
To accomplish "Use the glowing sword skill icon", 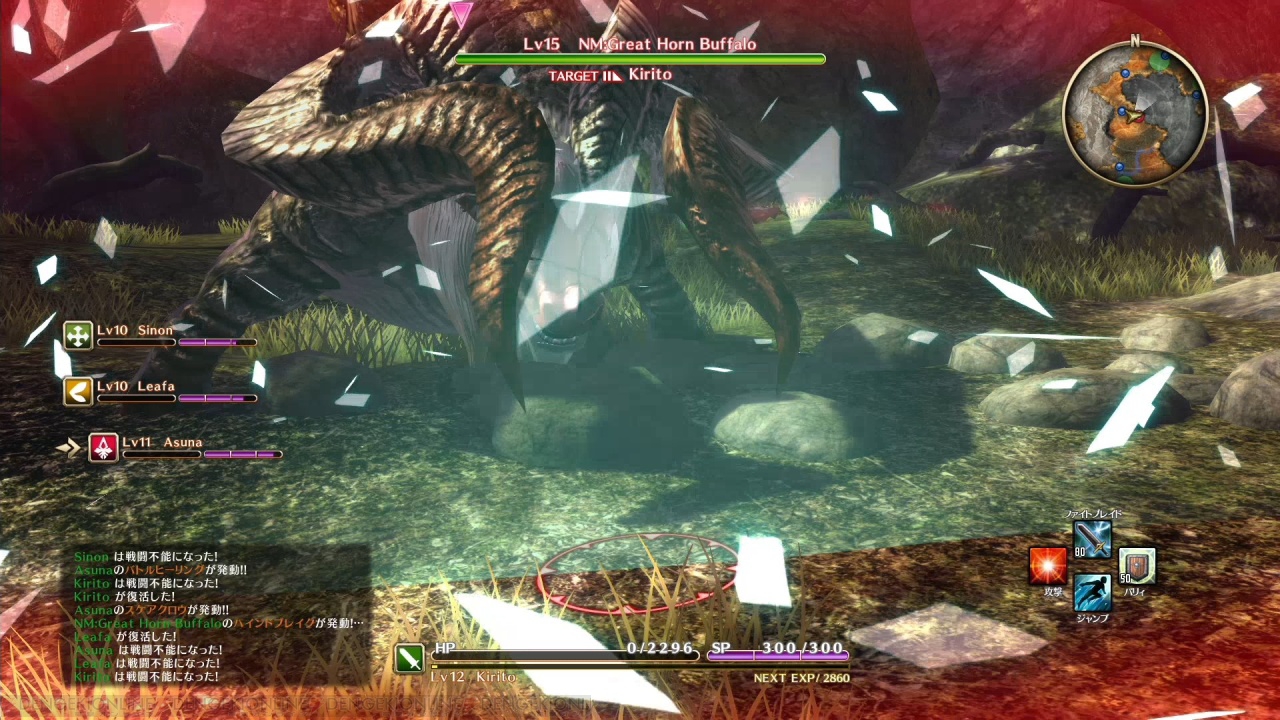I will point(1092,540).
